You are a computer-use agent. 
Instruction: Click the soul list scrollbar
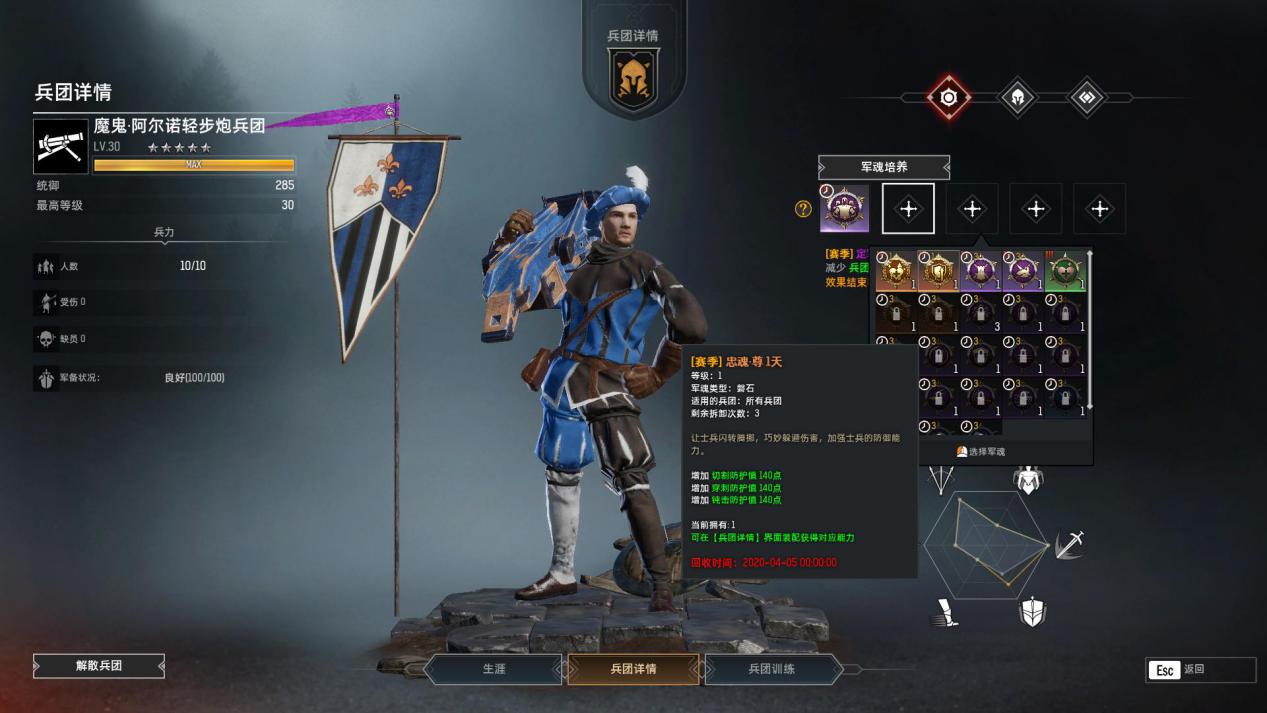(x=1089, y=330)
